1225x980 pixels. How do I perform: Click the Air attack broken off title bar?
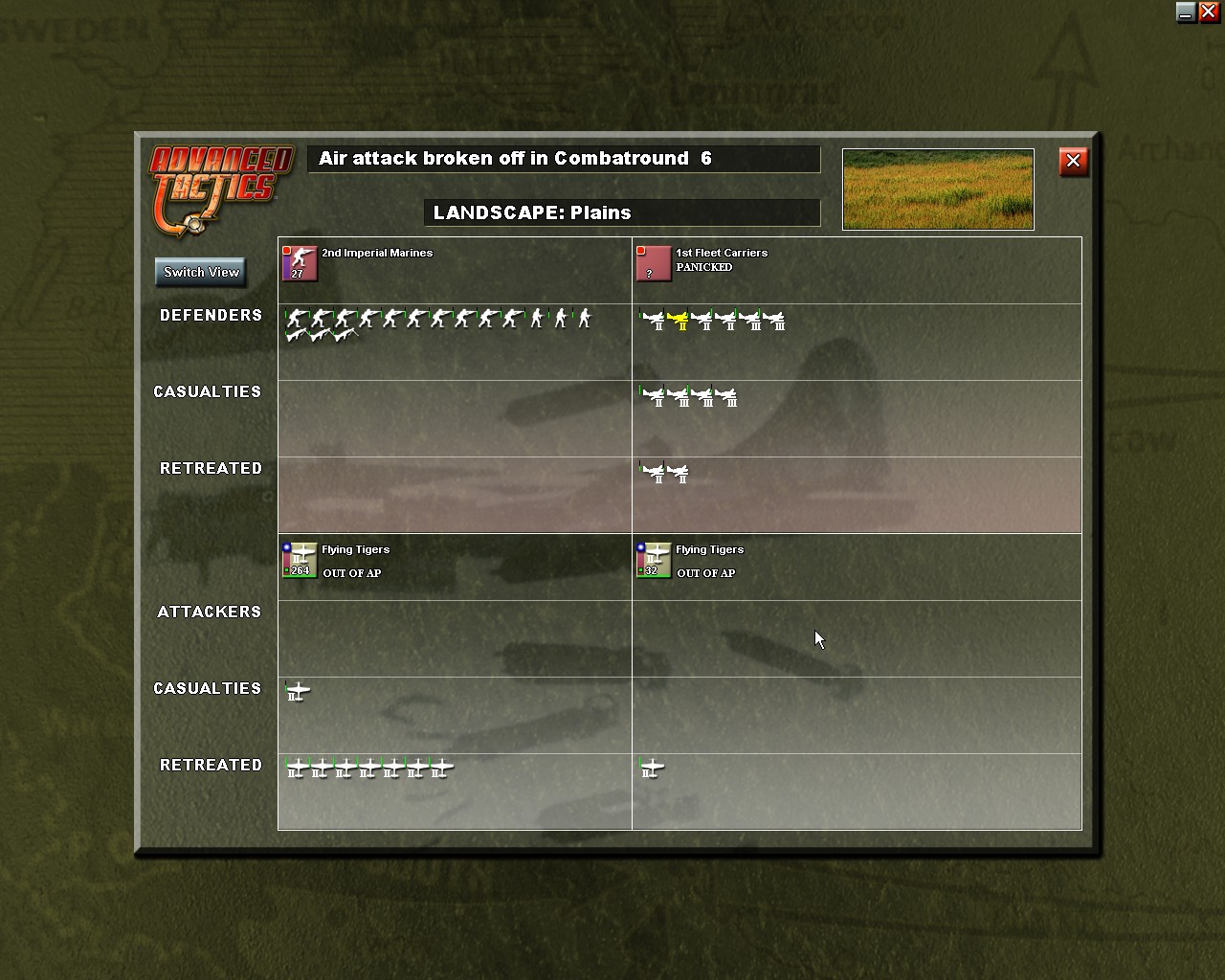coord(563,159)
